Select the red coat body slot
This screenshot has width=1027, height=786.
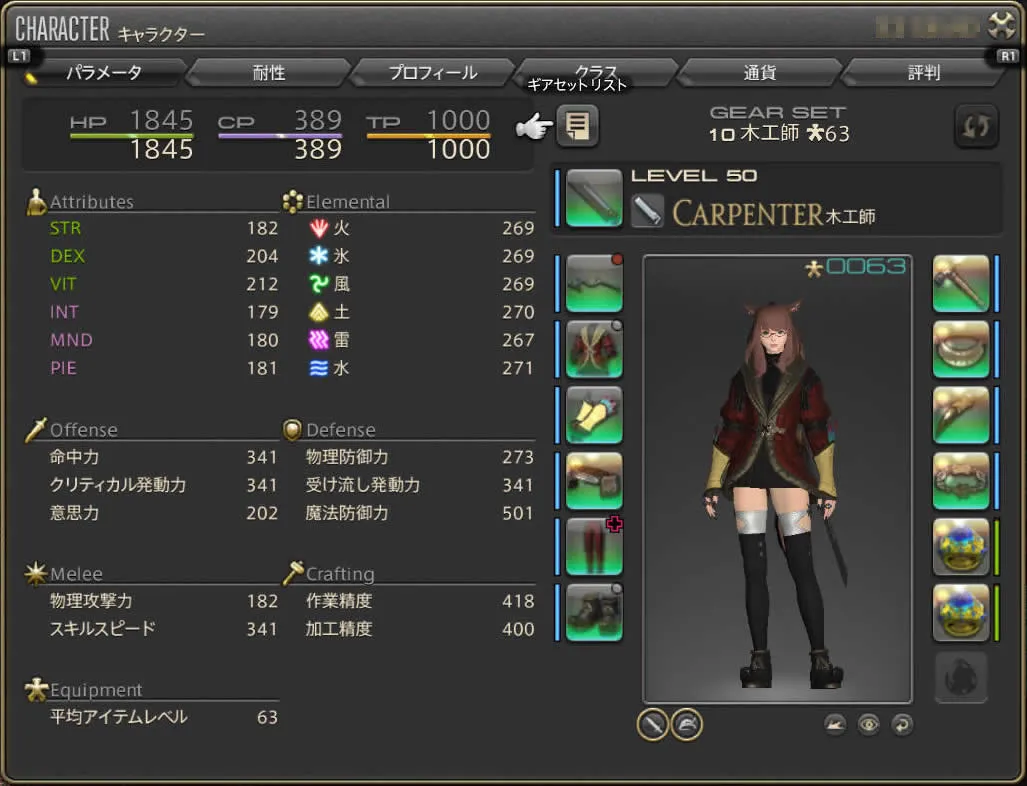[x=594, y=348]
